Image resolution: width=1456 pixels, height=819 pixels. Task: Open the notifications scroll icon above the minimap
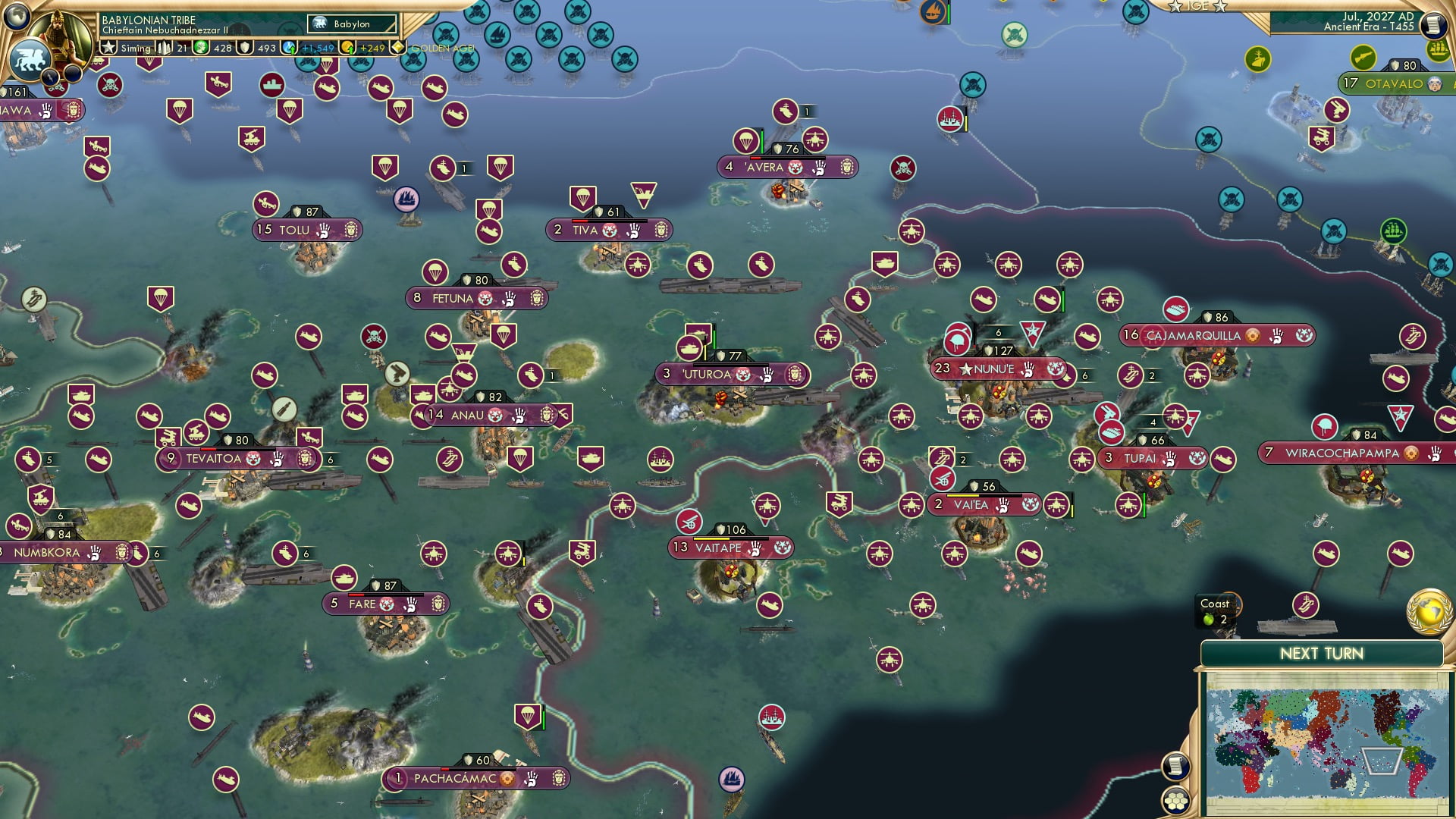coord(1175,766)
